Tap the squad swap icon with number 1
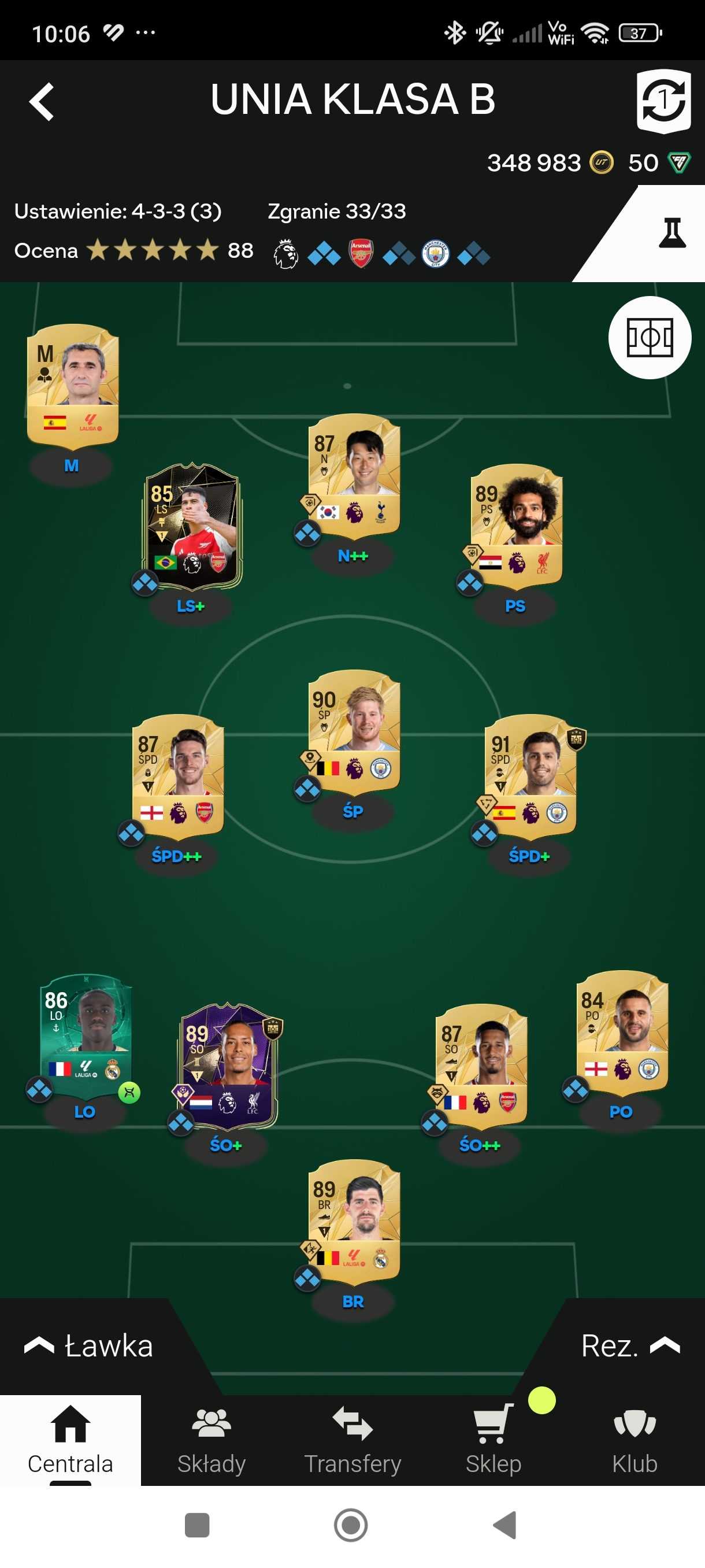The image size is (705, 1568). click(663, 101)
